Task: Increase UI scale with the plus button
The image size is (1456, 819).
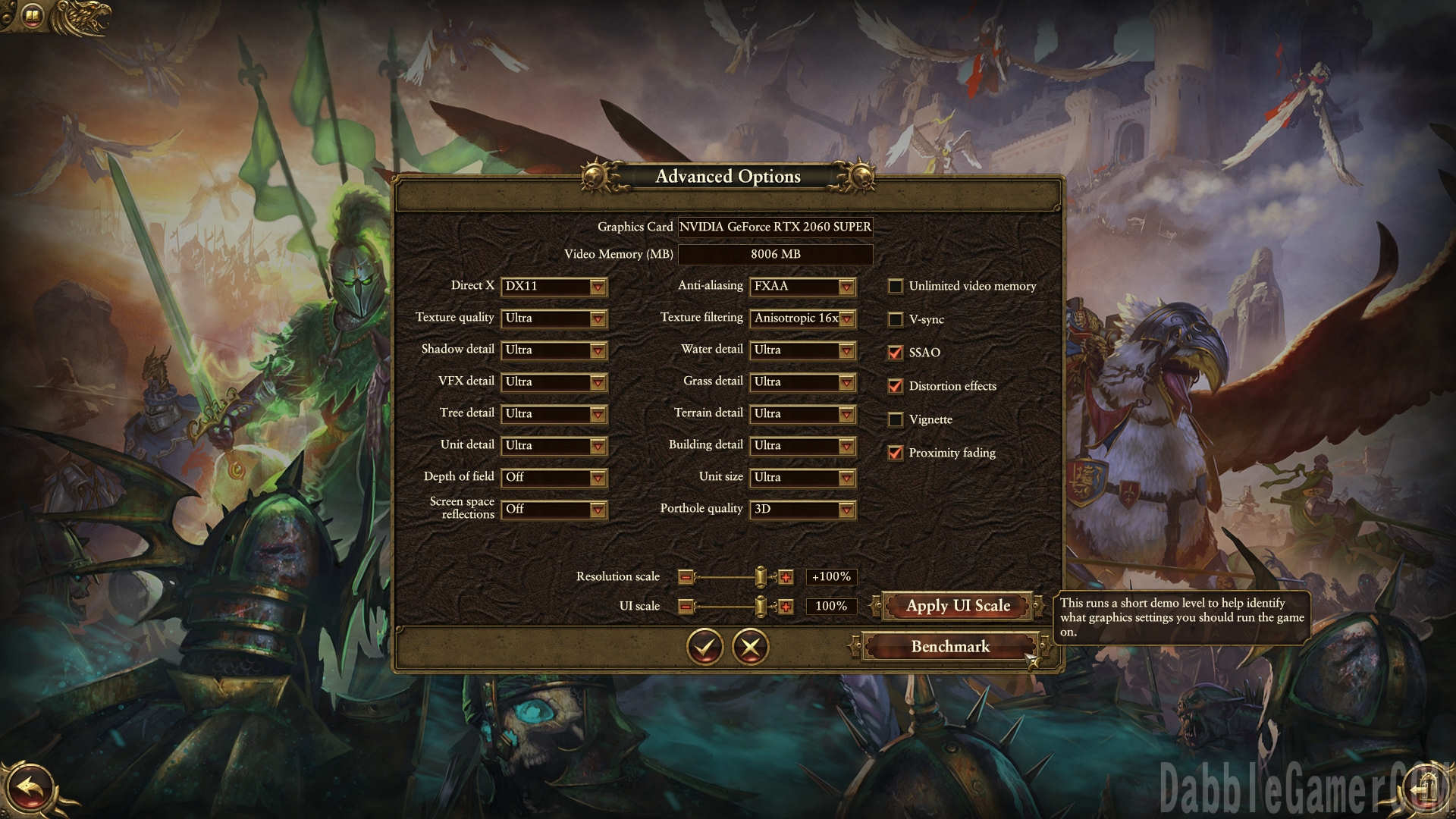Action: tap(786, 607)
